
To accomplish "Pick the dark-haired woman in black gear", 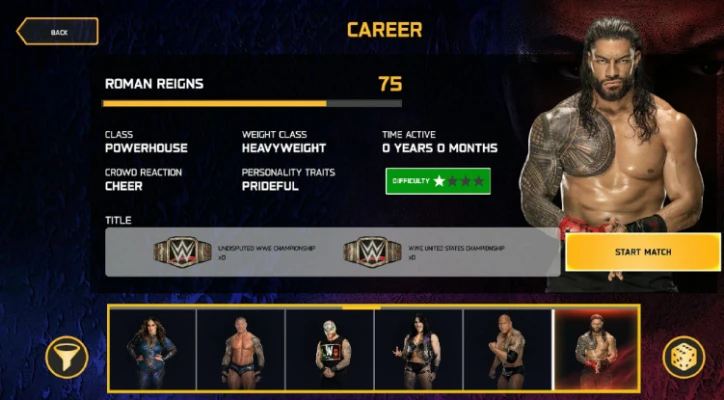I will (x=419, y=349).
